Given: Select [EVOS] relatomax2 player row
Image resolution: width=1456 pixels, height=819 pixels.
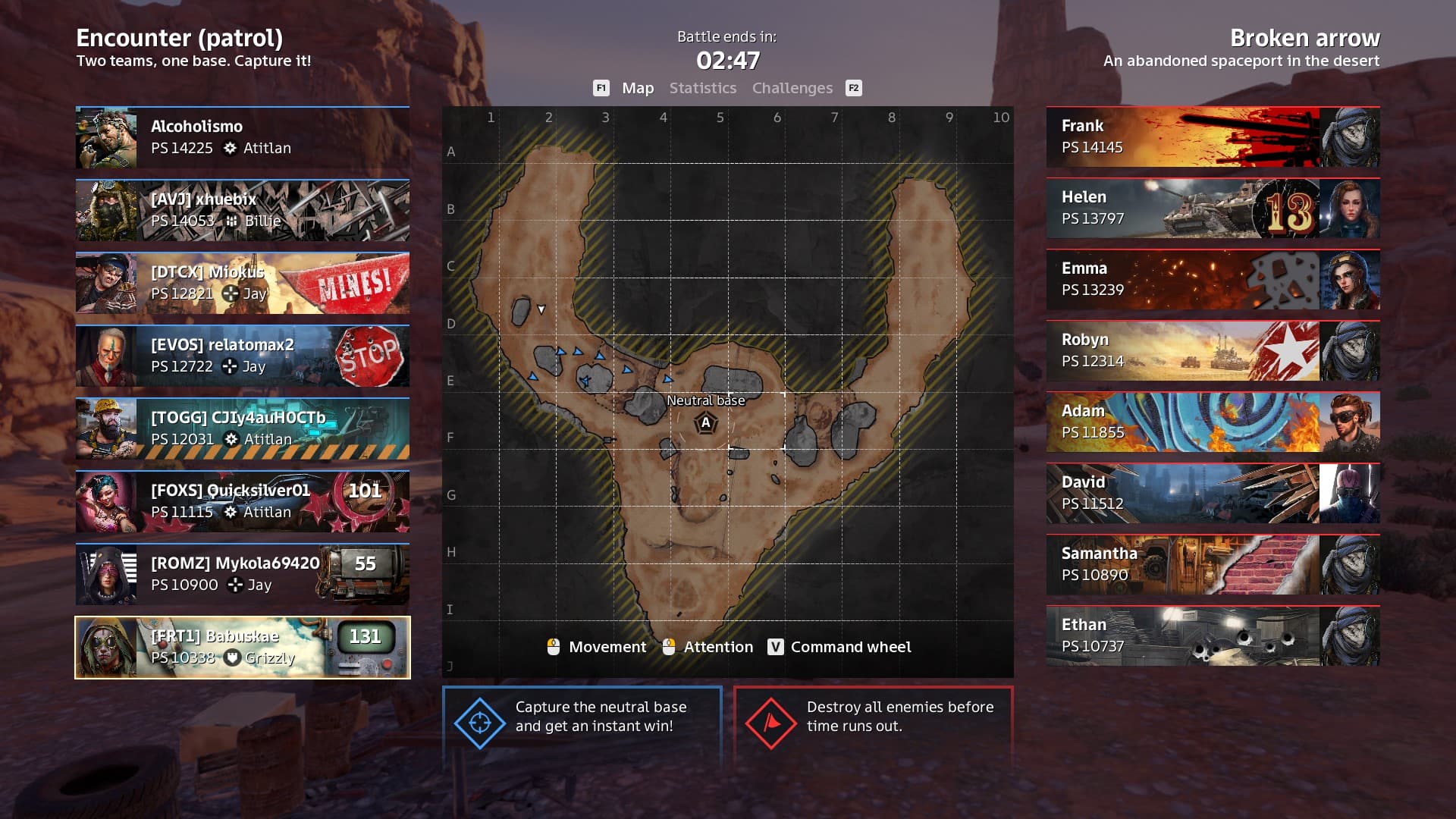Looking at the screenshot, I should pos(243,356).
